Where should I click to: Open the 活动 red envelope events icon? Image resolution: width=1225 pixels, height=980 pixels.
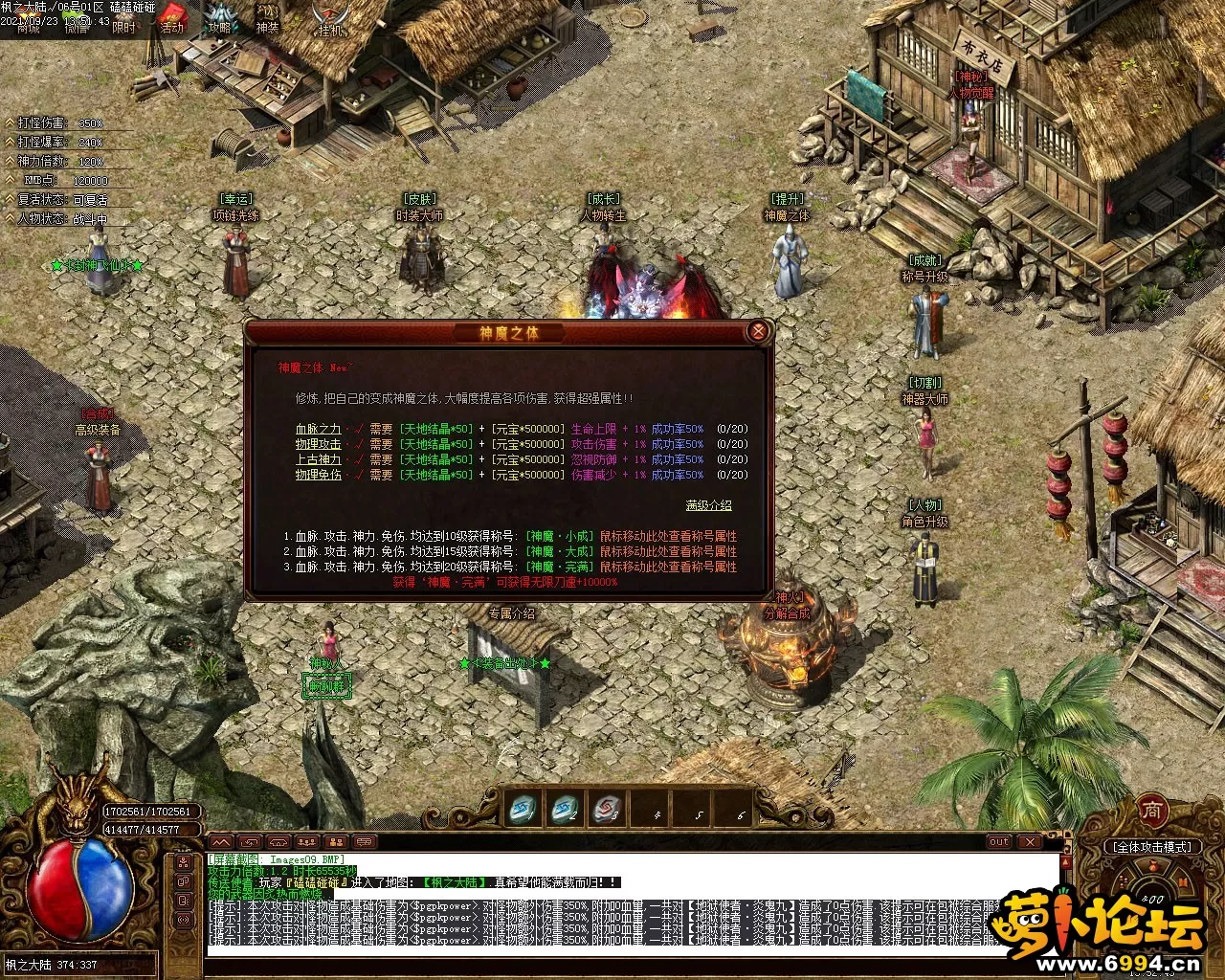(x=172, y=17)
